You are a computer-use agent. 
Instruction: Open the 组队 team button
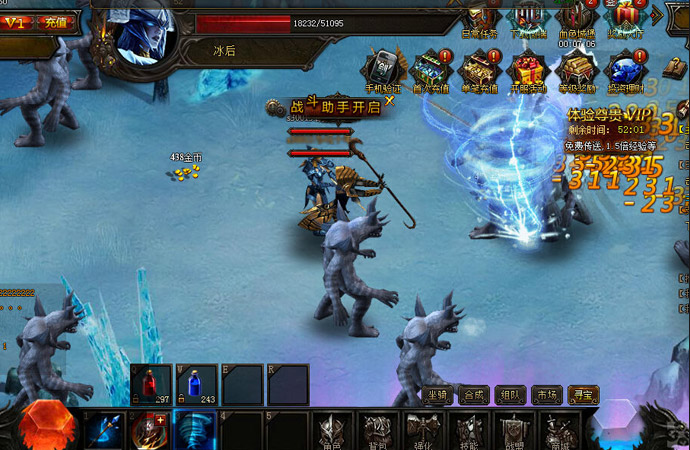pyautogui.click(x=510, y=395)
